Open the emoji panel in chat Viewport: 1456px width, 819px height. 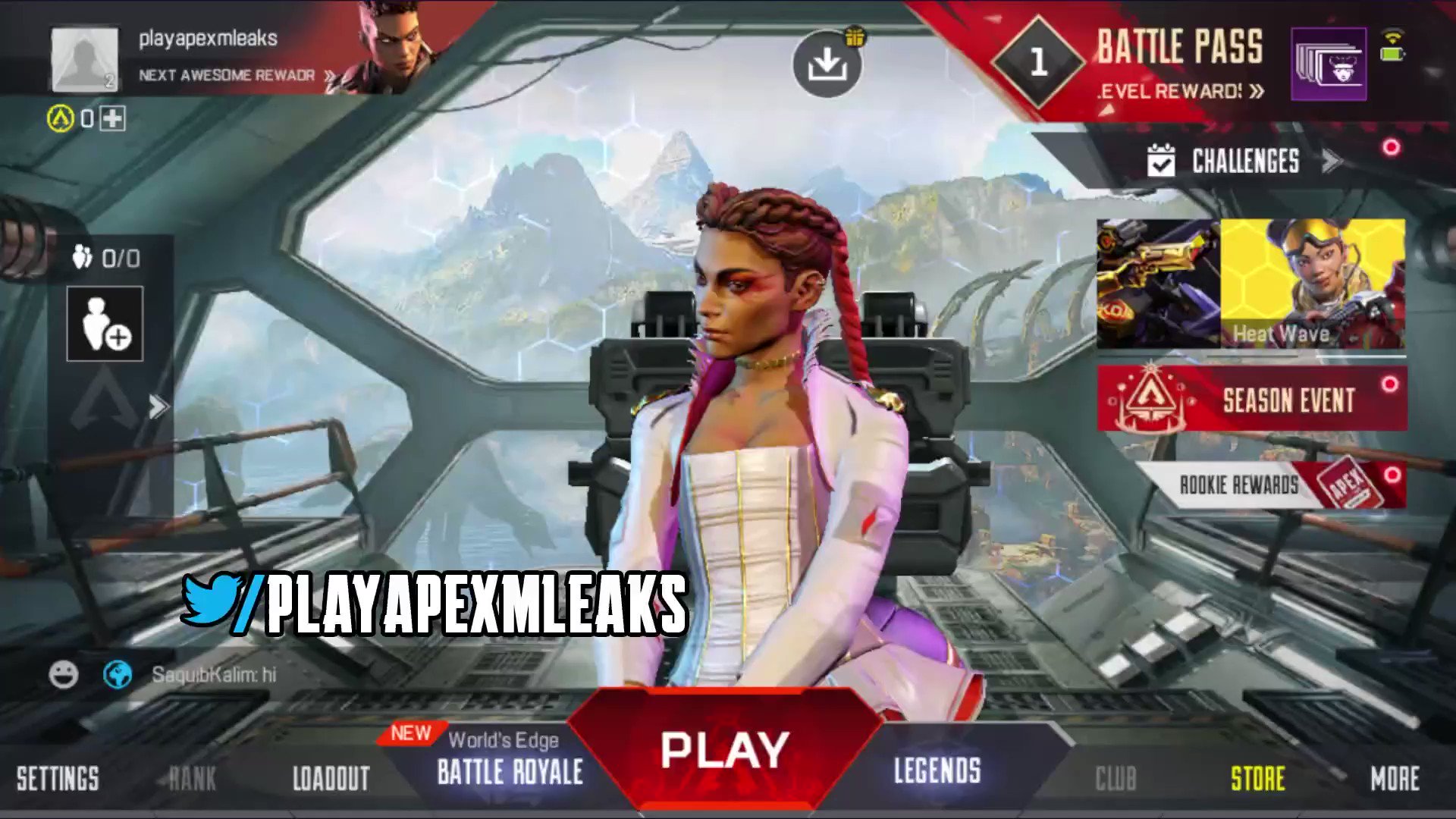63,673
